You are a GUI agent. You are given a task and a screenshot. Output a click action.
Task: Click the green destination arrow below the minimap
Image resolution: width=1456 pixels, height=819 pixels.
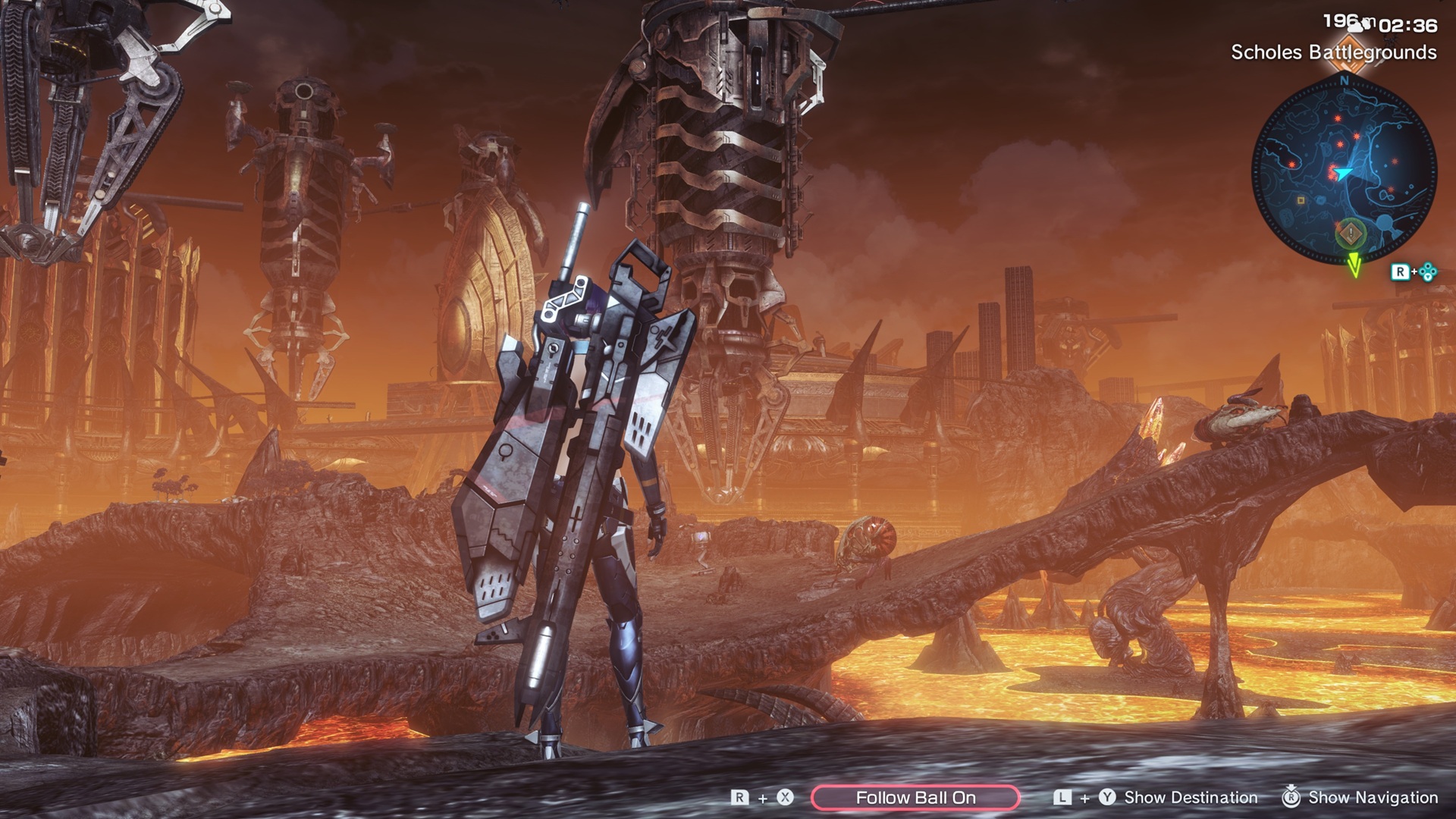click(x=1354, y=266)
